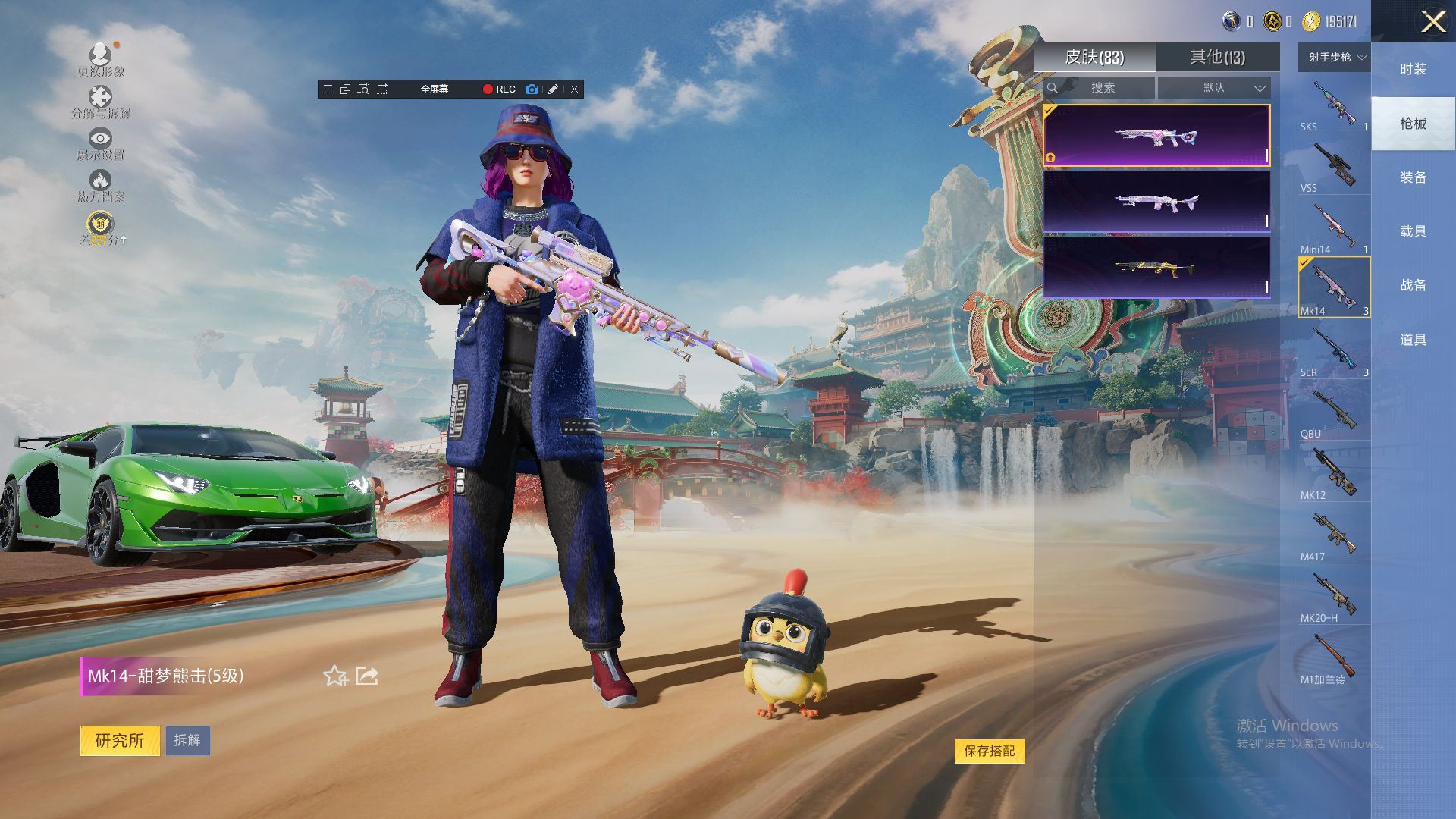Start recording with the REC button

tap(499, 89)
